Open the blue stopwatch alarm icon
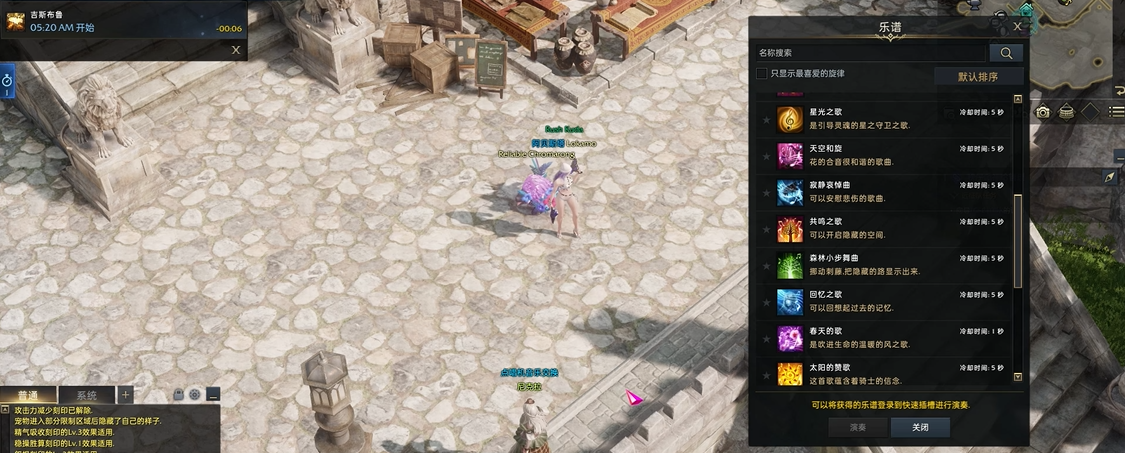Screen dimensions: 1125x453 7,79
